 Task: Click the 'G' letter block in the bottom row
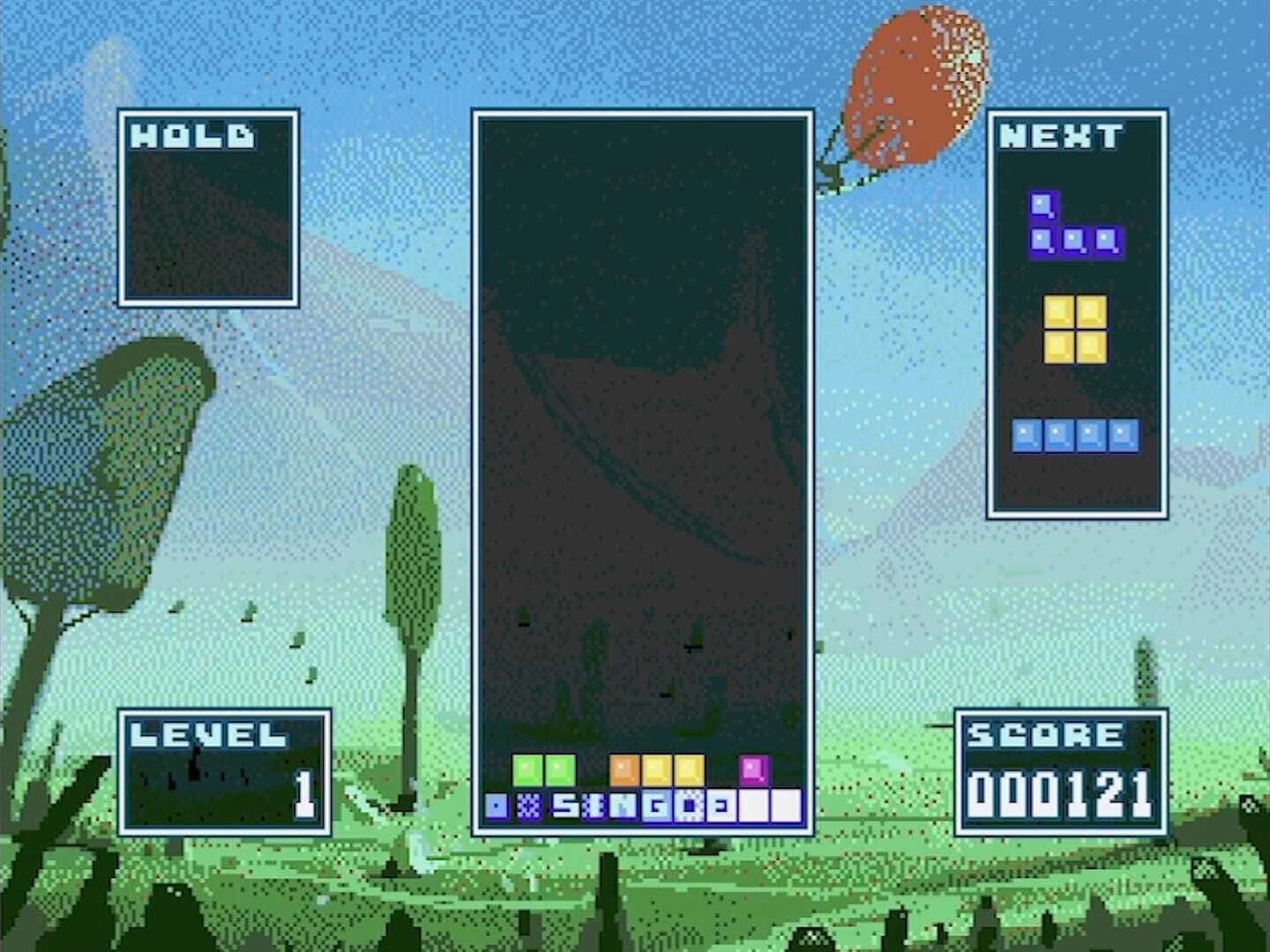(658, 804)
